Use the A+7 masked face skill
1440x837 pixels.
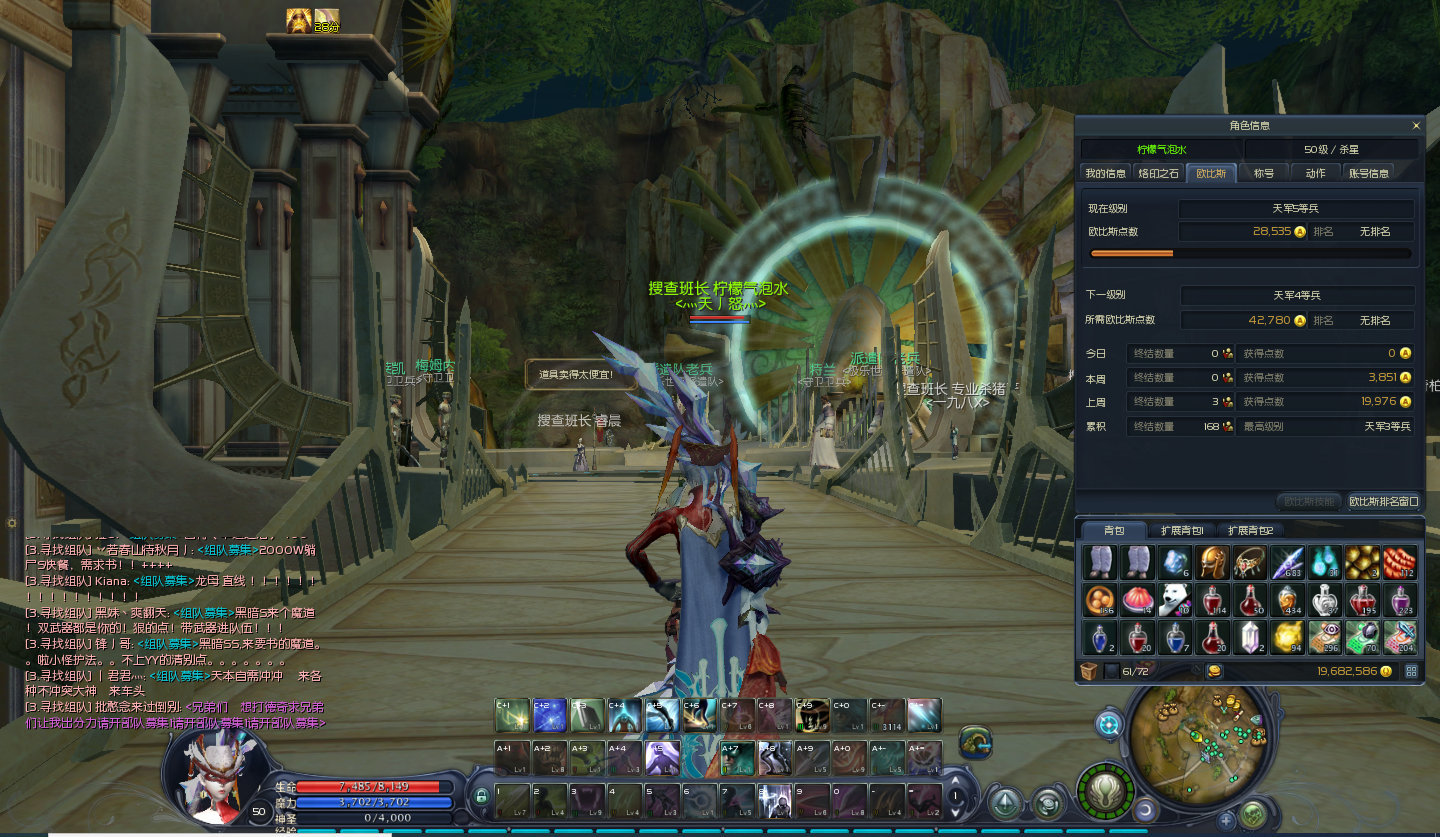click(x=736, y=758)
